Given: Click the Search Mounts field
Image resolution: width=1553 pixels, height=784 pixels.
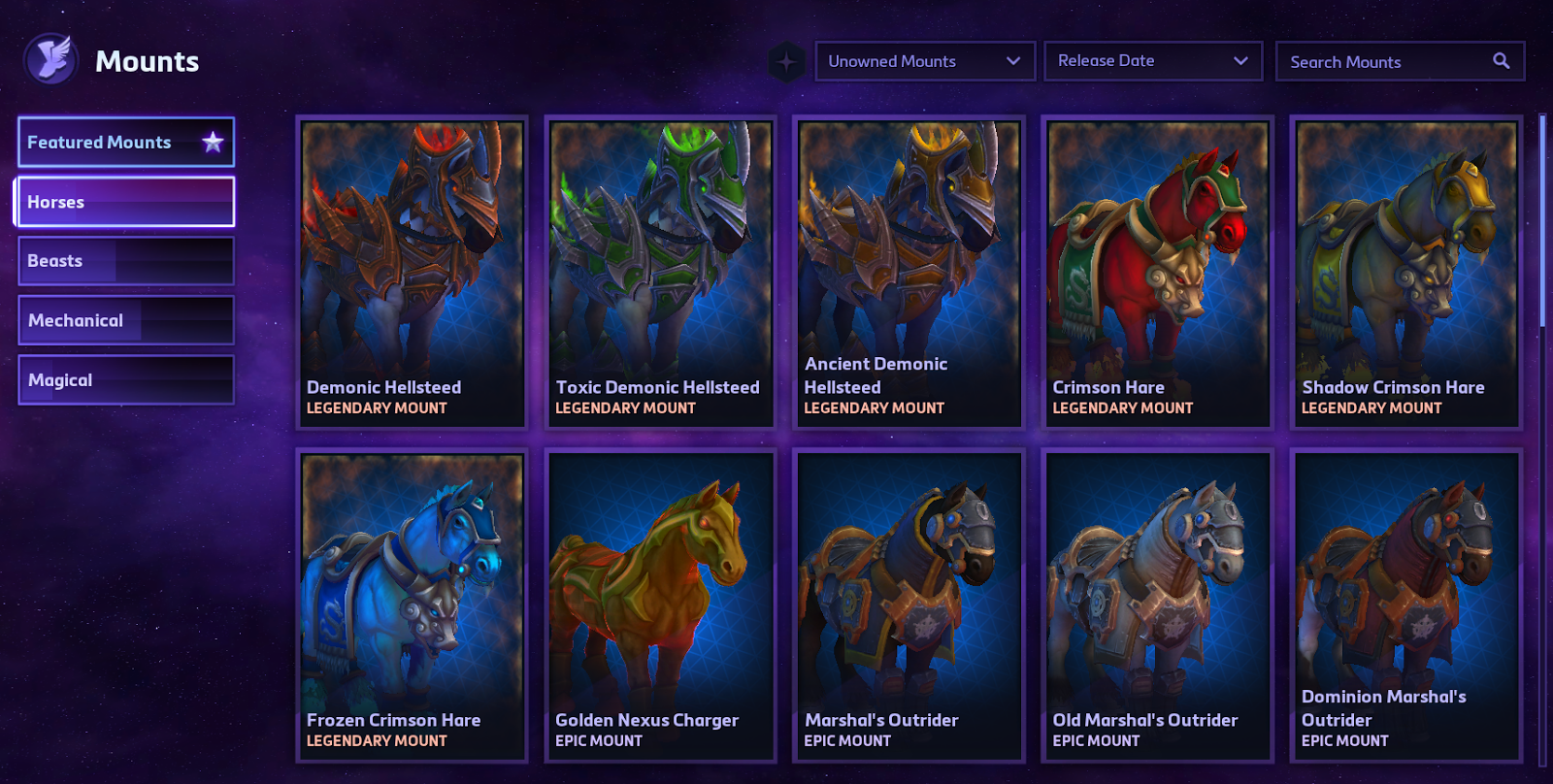Looking at the screenshot, I should 1388,61.
